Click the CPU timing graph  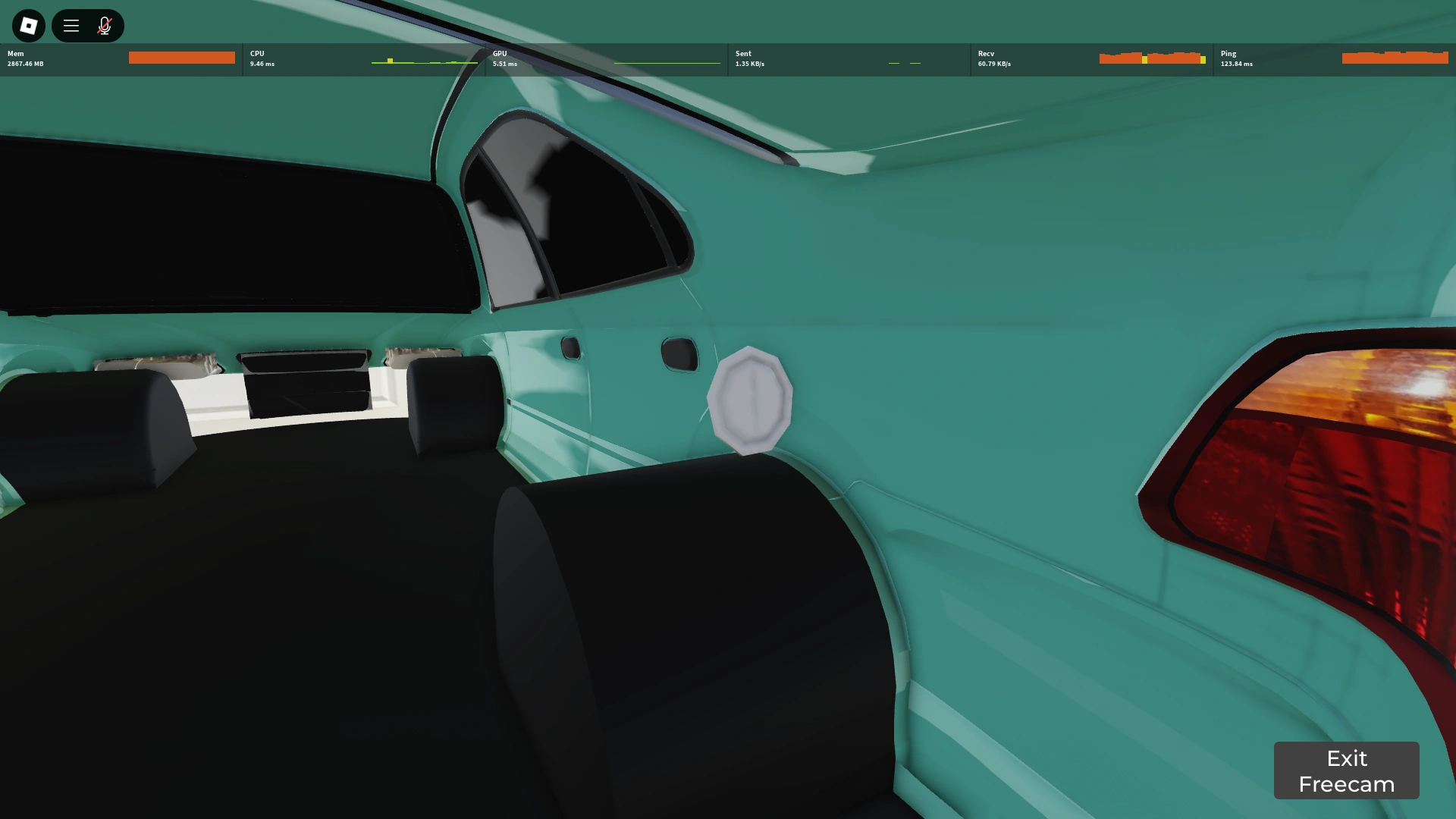point(425,59)
